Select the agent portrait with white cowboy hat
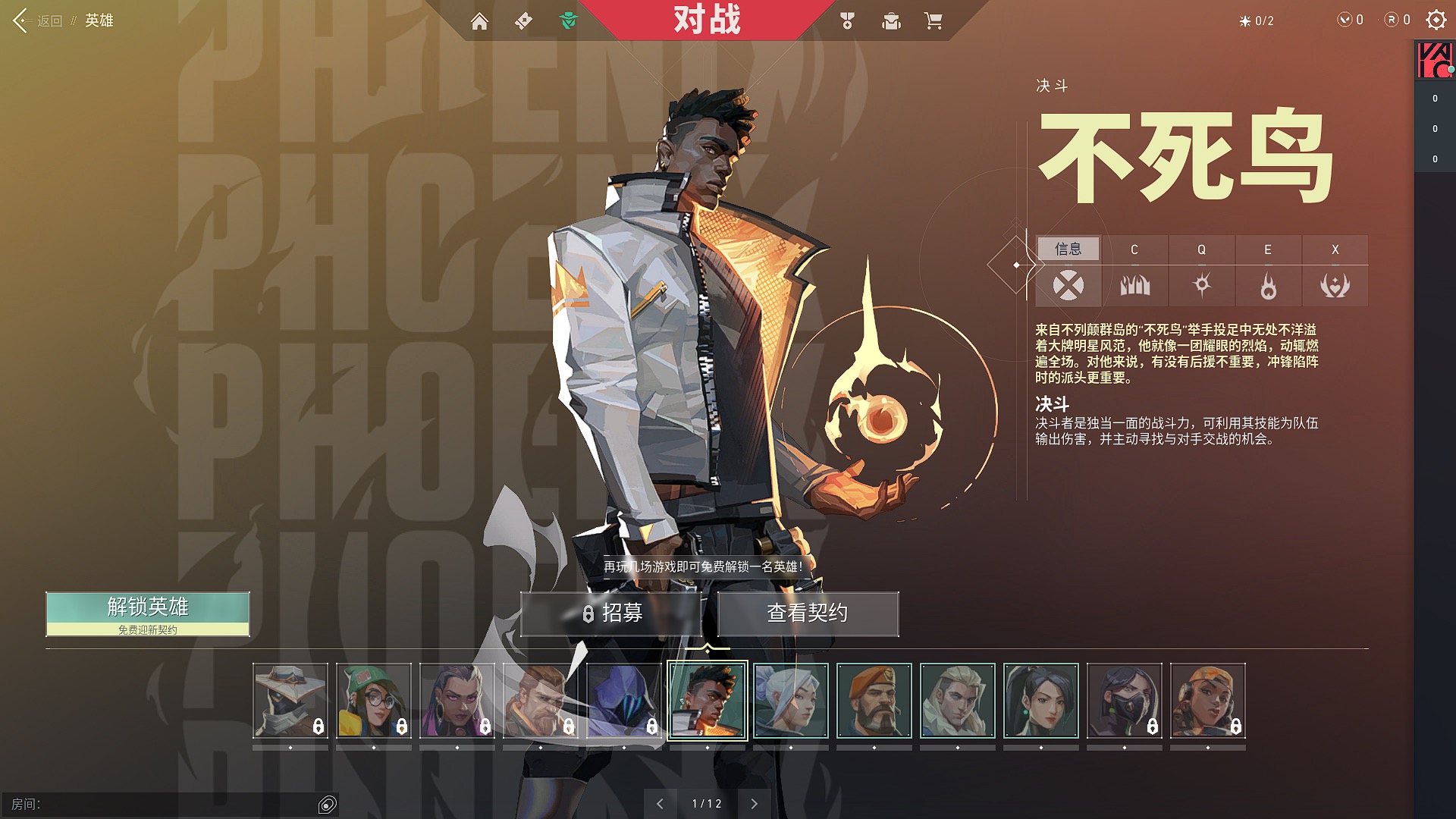The image size is (1456, 819). (x=290, y=701)
